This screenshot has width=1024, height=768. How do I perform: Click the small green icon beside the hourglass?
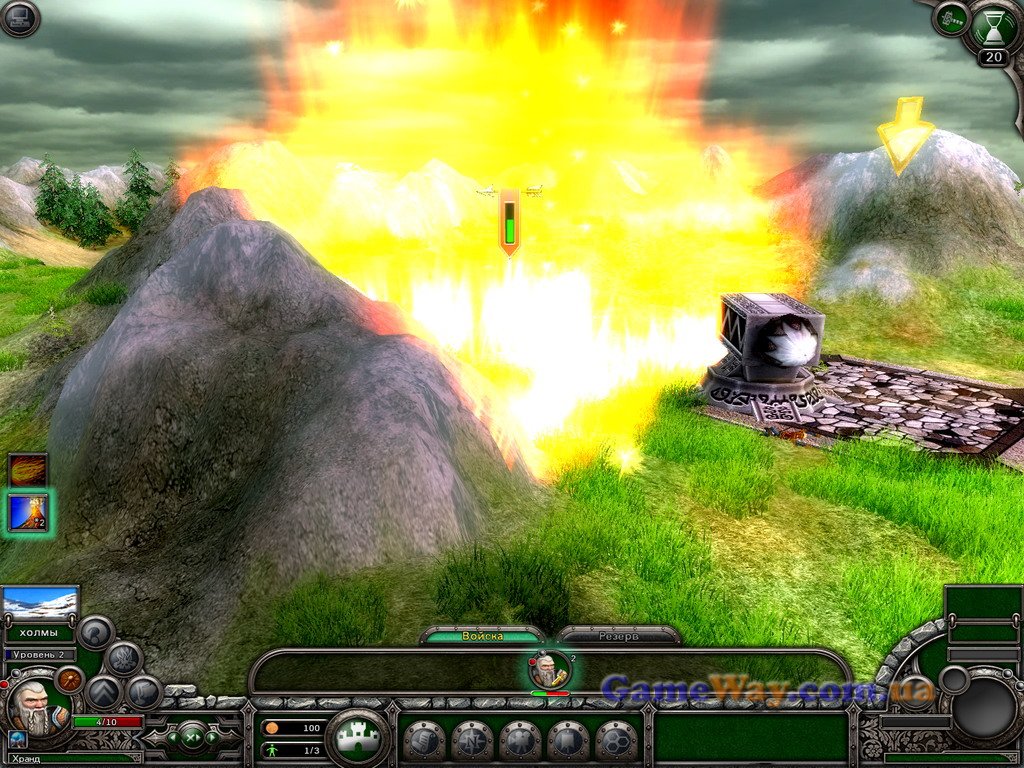[x=951, y=18]
